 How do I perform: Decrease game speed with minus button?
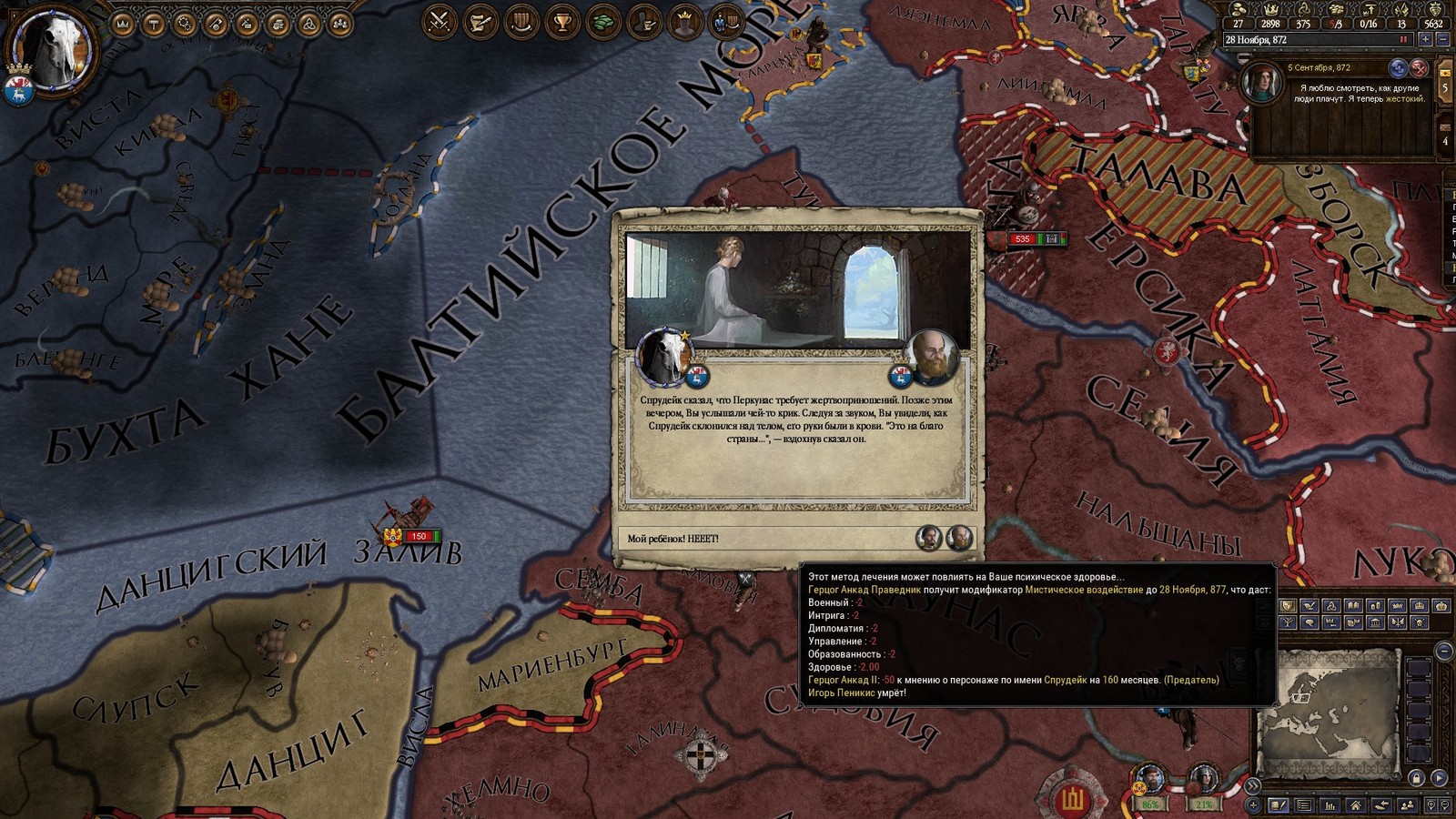1442,40
